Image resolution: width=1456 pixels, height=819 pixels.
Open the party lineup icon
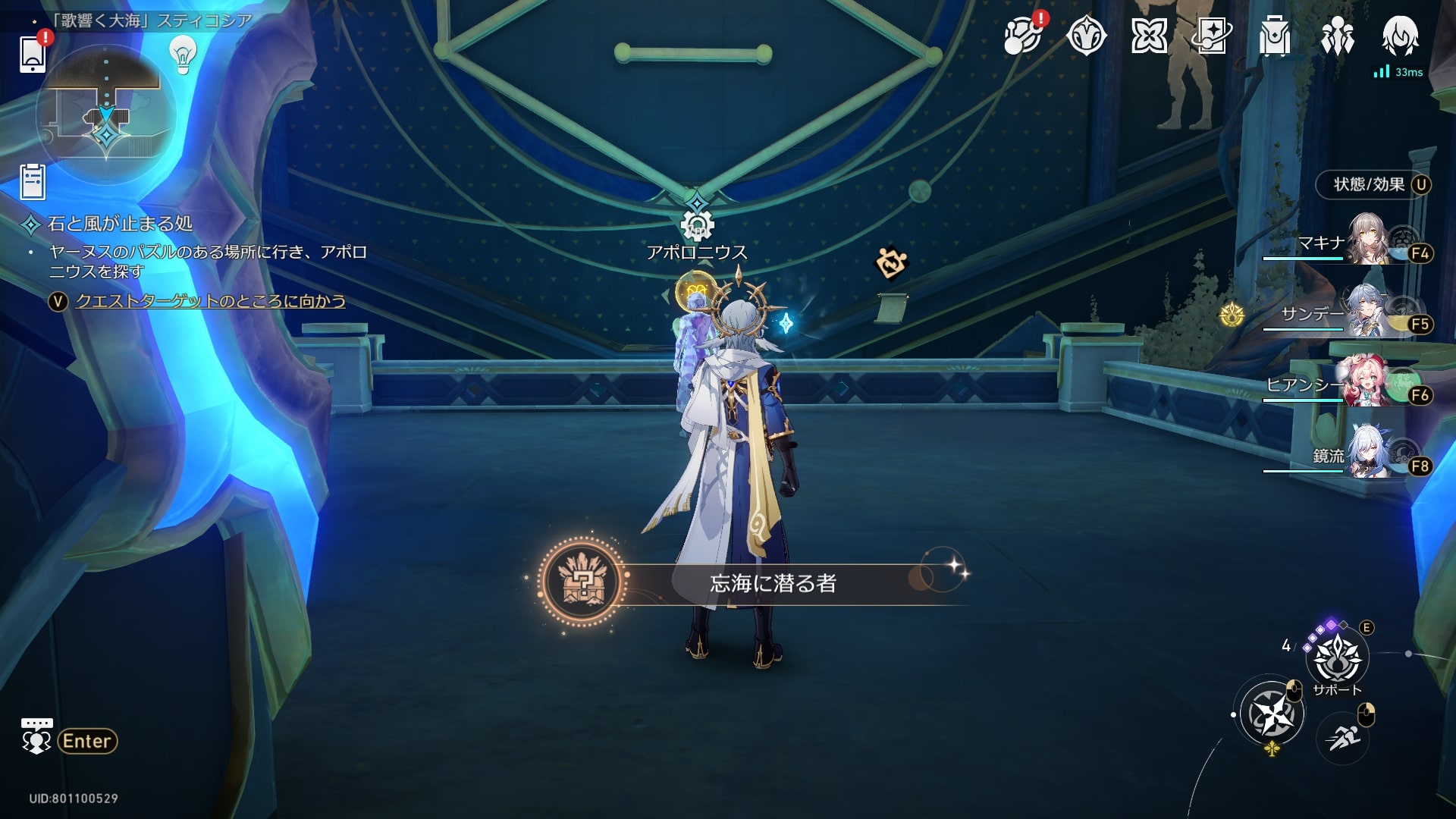[x=1337, y=36]
